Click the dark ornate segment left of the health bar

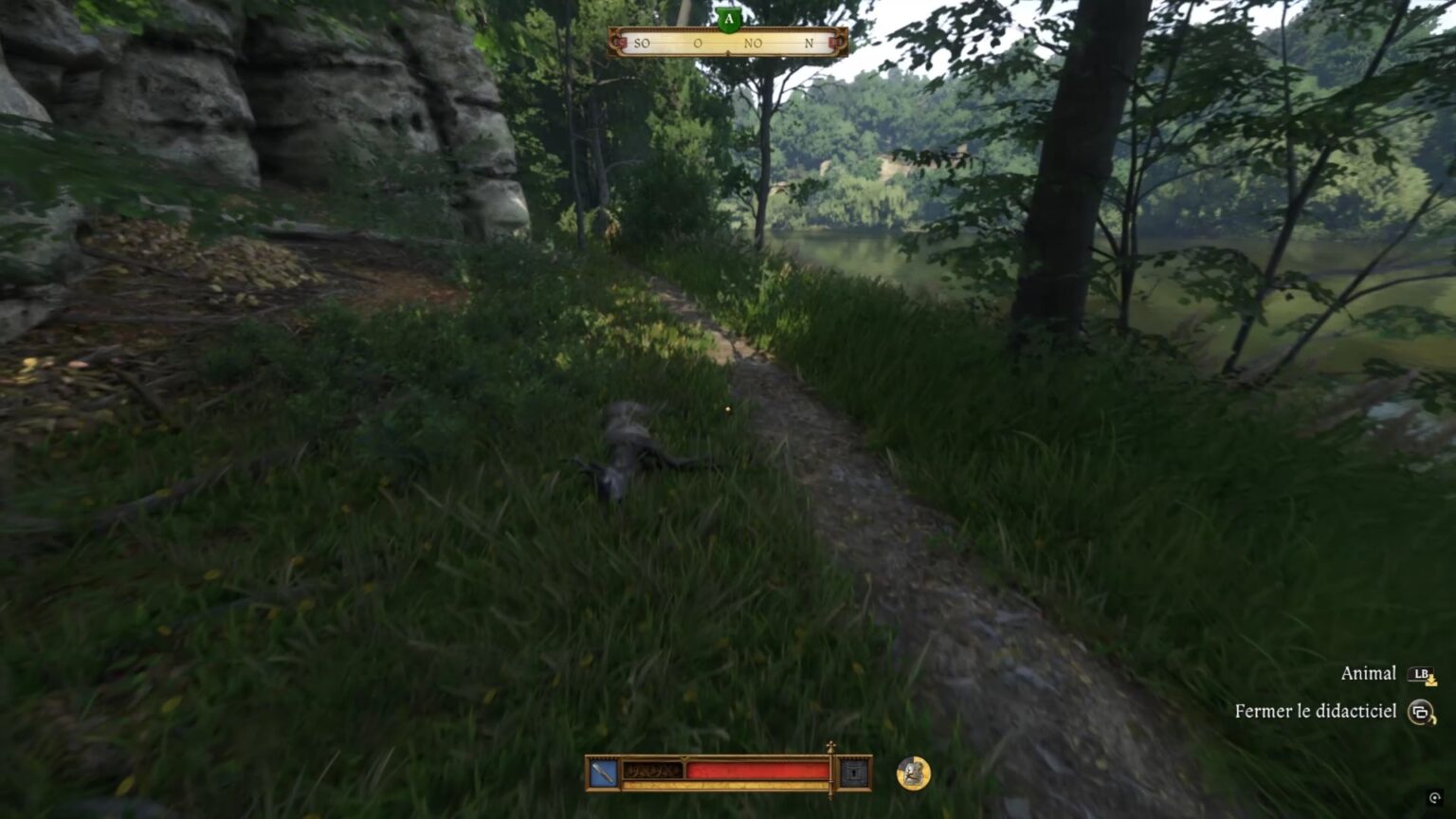point(652,770)
